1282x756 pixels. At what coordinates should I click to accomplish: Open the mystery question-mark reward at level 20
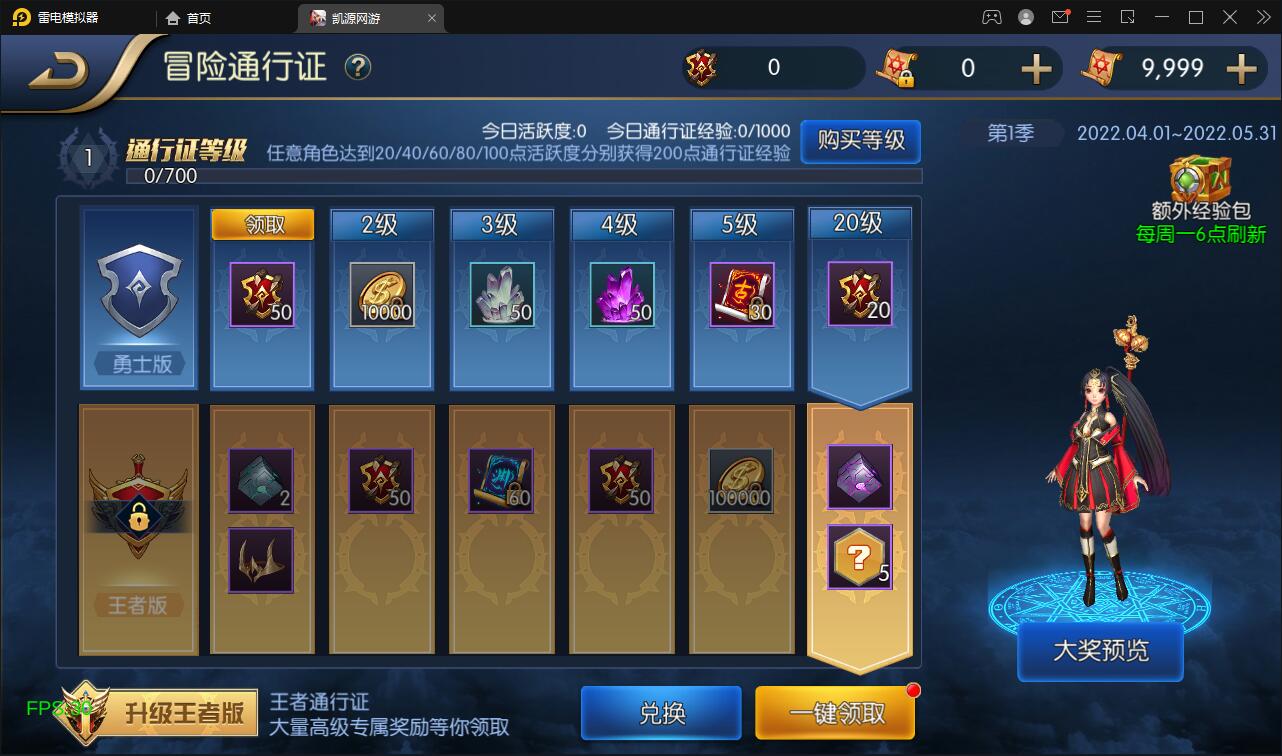tap(858, 556)
